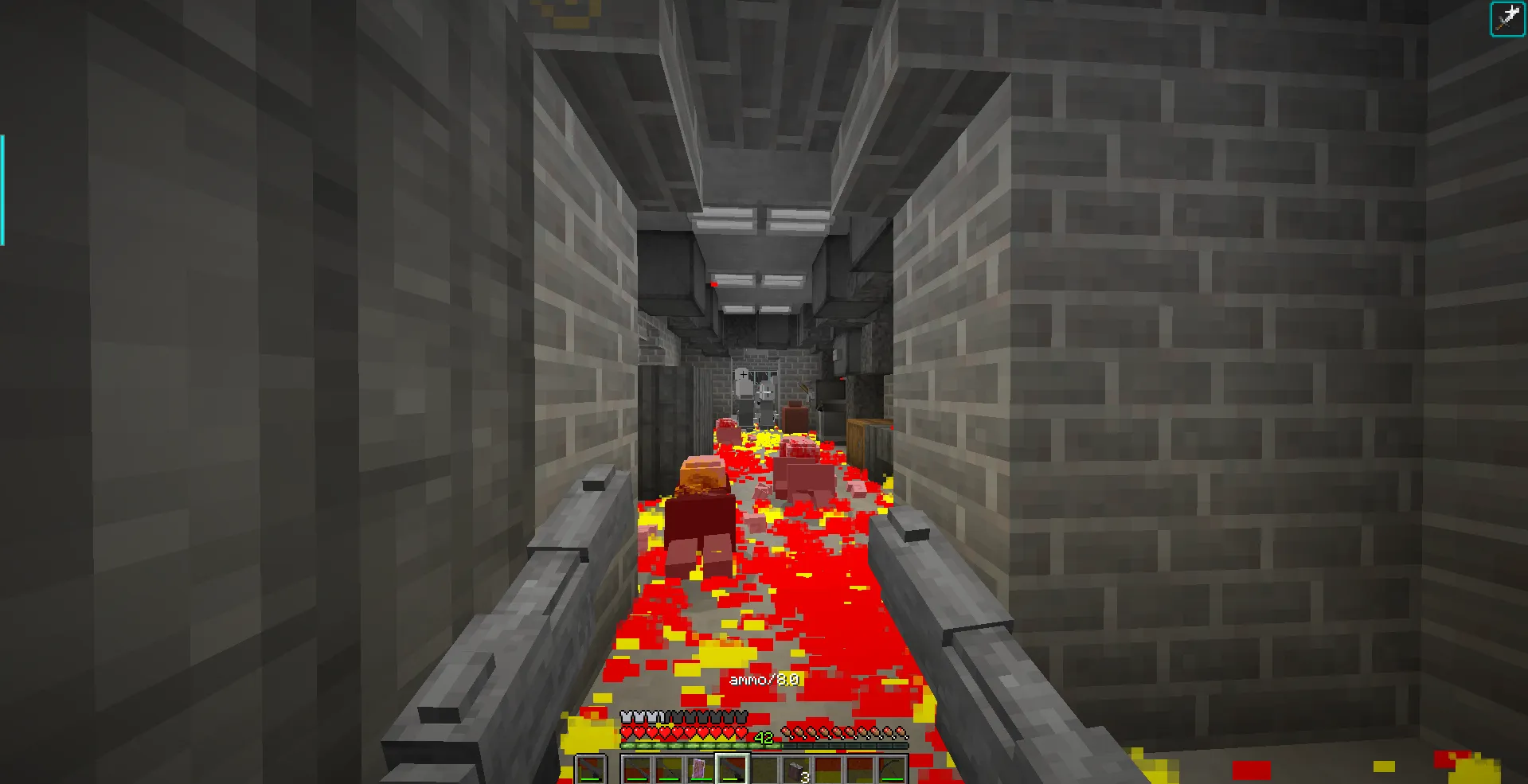Screen dimensions: 1528x784
Task: Click the item stack of 3 in slot seven
Action: coord(798,766)
